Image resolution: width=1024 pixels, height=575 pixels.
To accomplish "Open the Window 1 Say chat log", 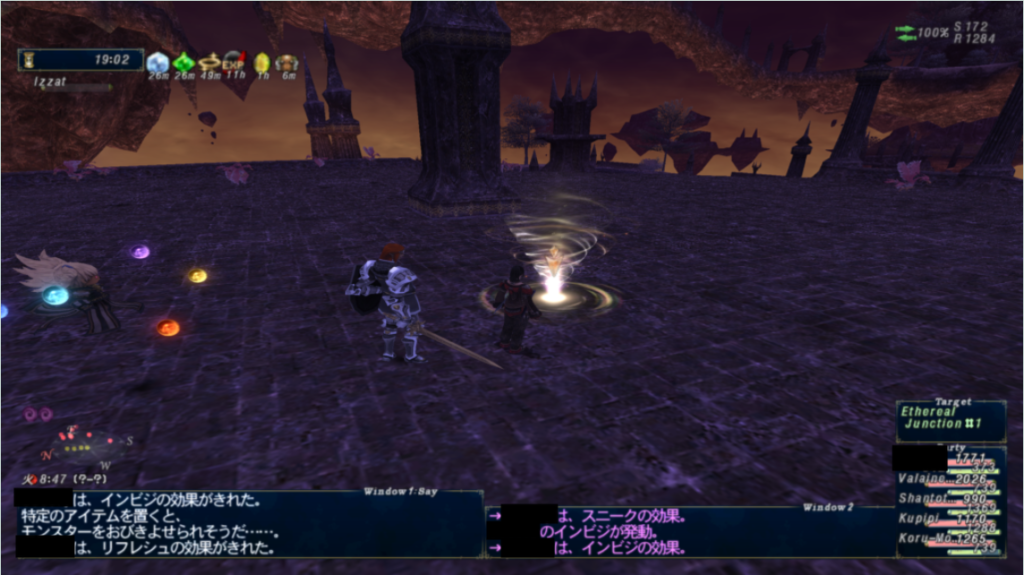I will (x=248, y=523).
